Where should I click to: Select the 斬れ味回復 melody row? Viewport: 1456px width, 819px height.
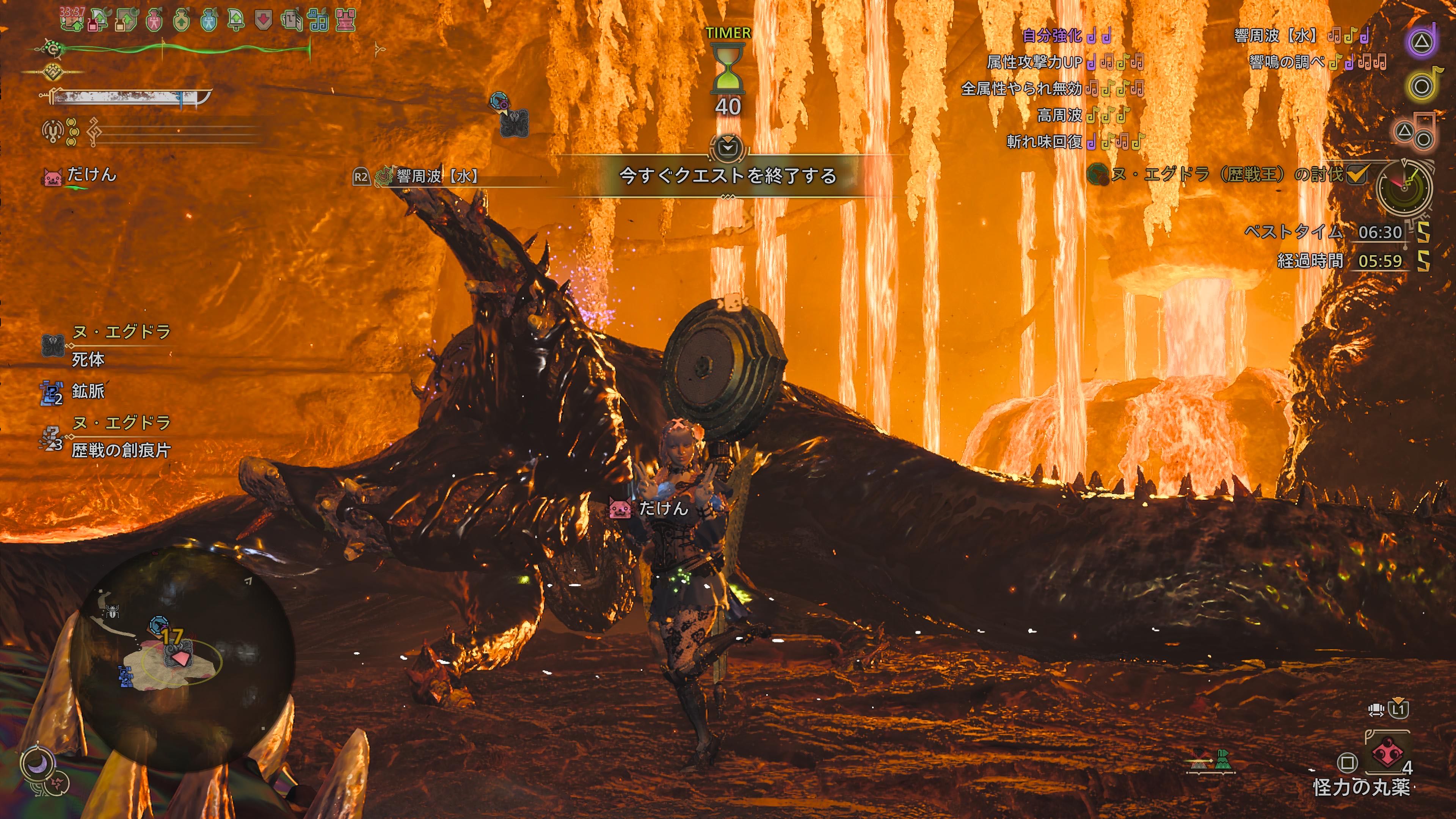tap(1073, 141)
